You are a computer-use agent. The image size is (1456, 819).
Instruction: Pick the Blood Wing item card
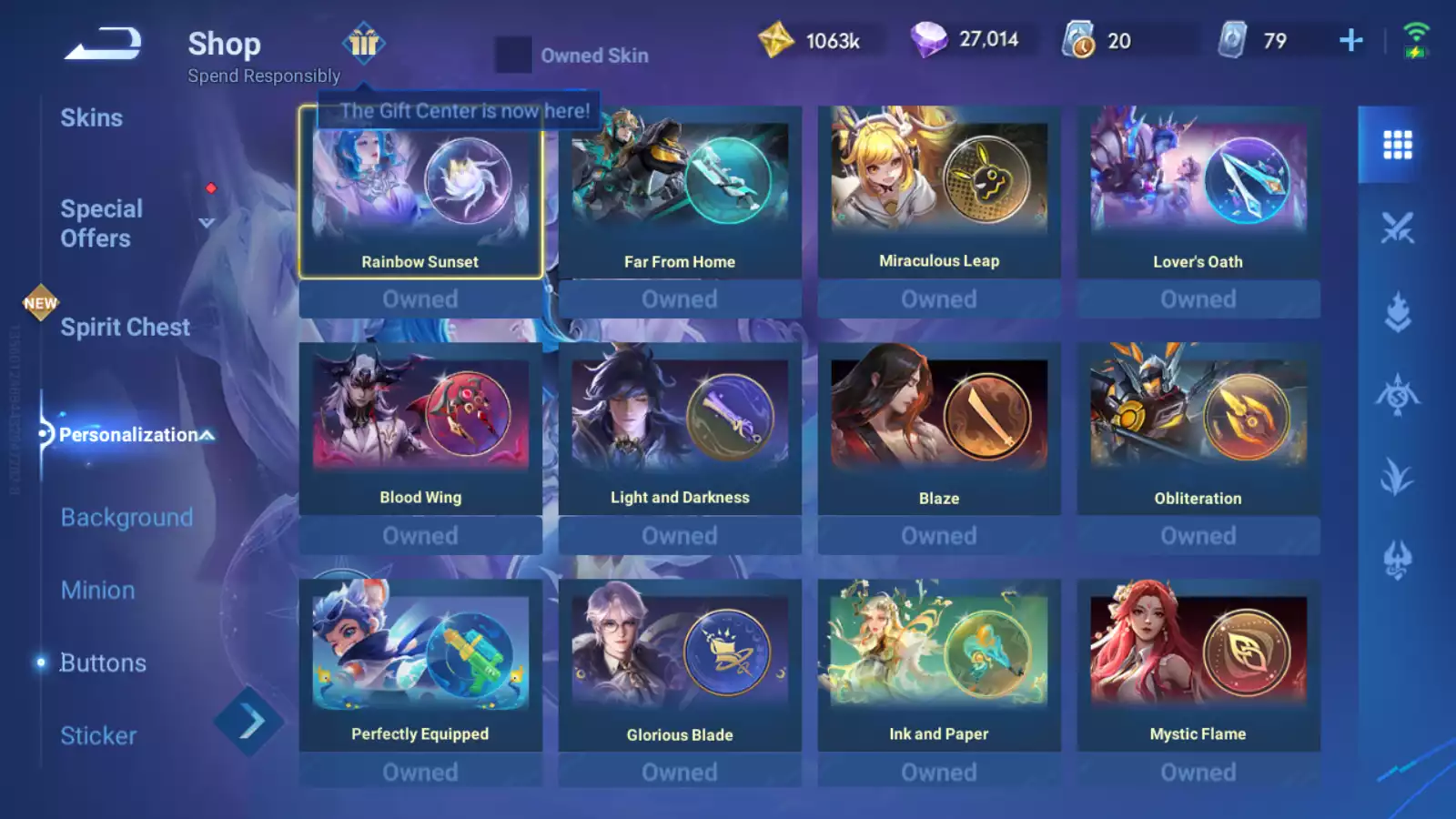click(x=420, y=429)
